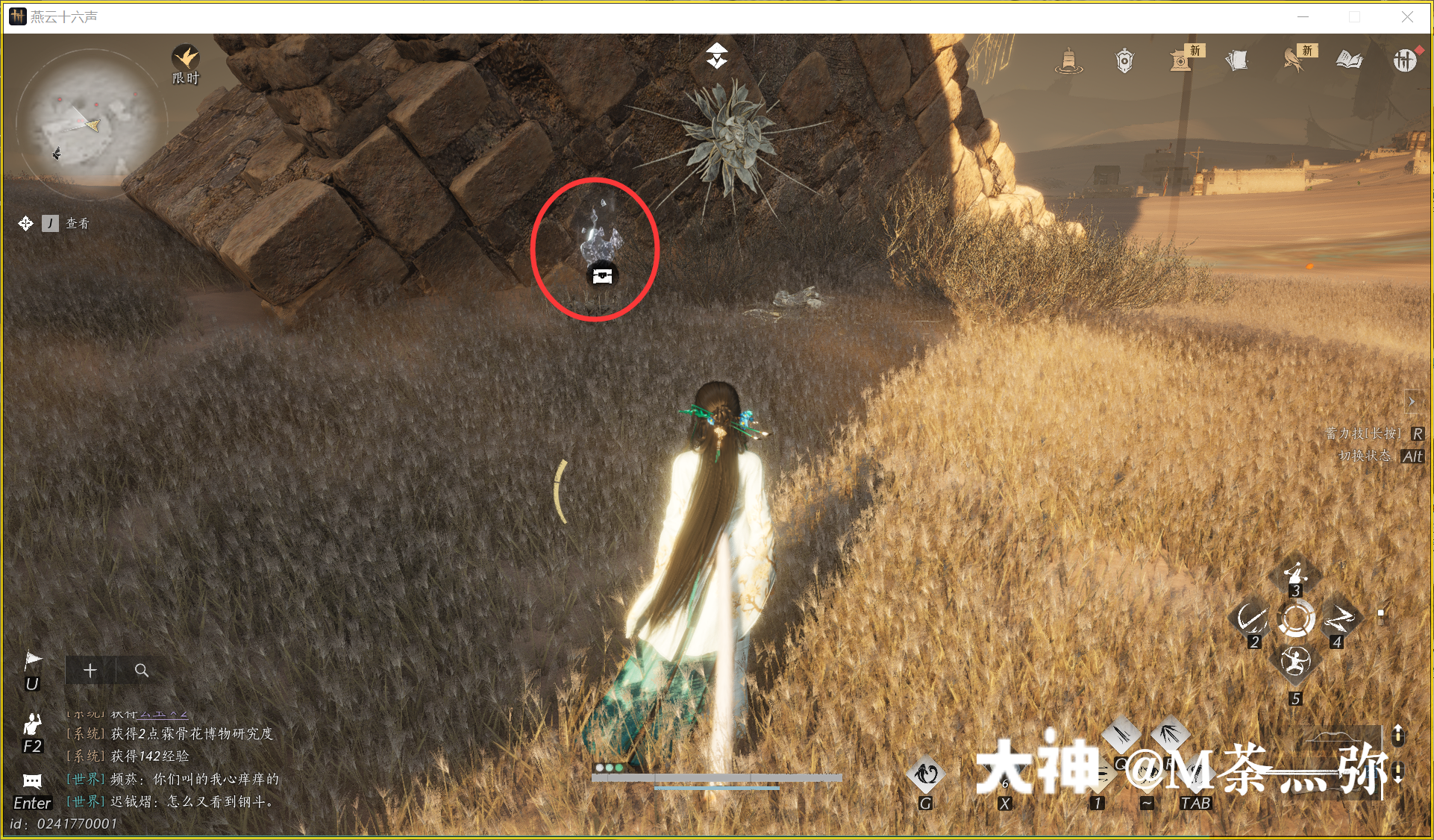Click the magnifying glass search button
The width and height of the screenshot is (1434, 840).
pos(141,670)
